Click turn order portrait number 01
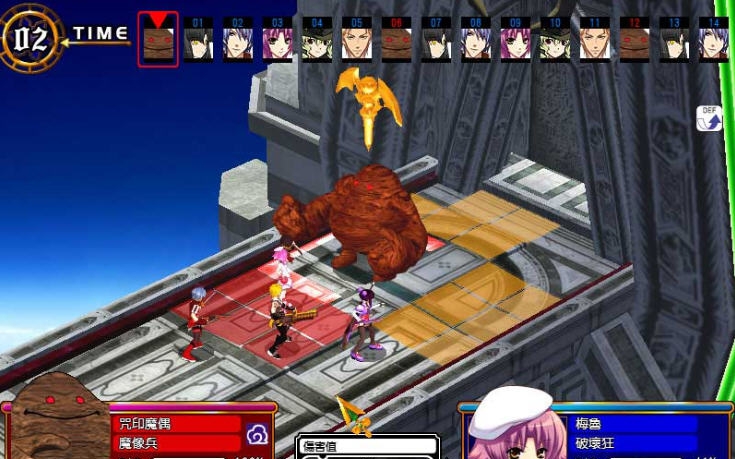This screenshot has width=735, height=459. coord(197,41)
